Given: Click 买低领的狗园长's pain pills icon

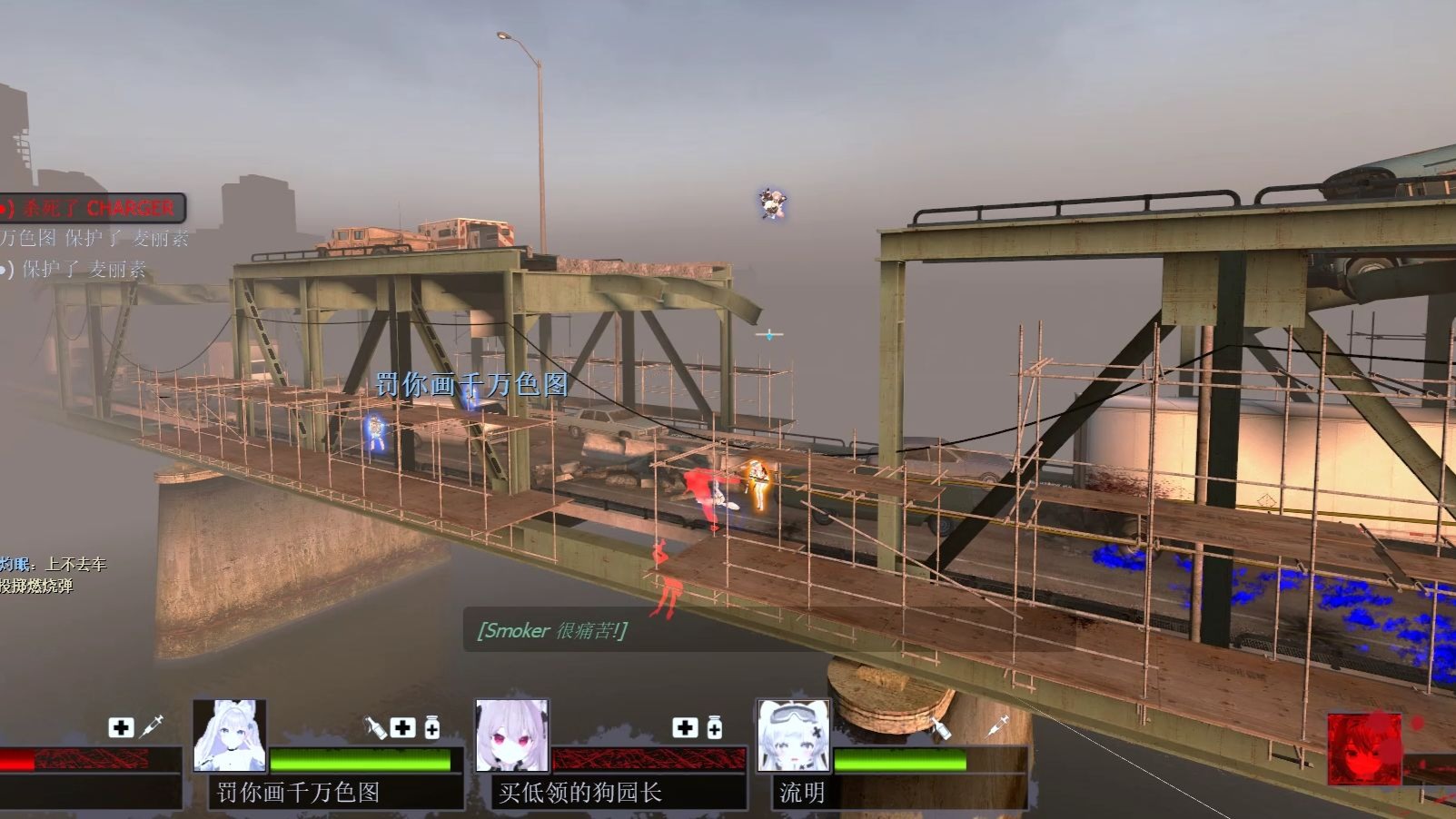Looking at the screenshot, I should pyautogui.click(x=715, y=727).
